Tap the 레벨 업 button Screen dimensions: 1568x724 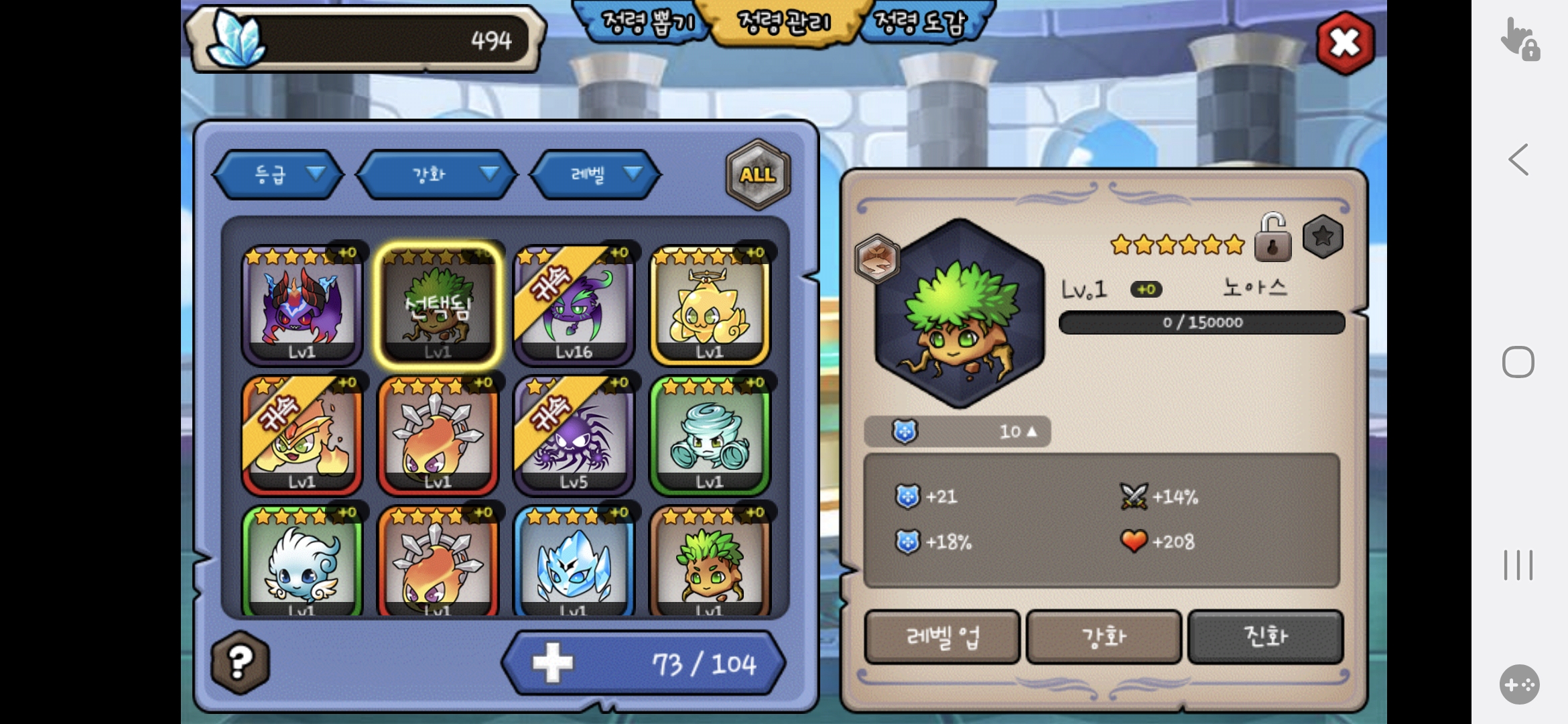(942, 637)
